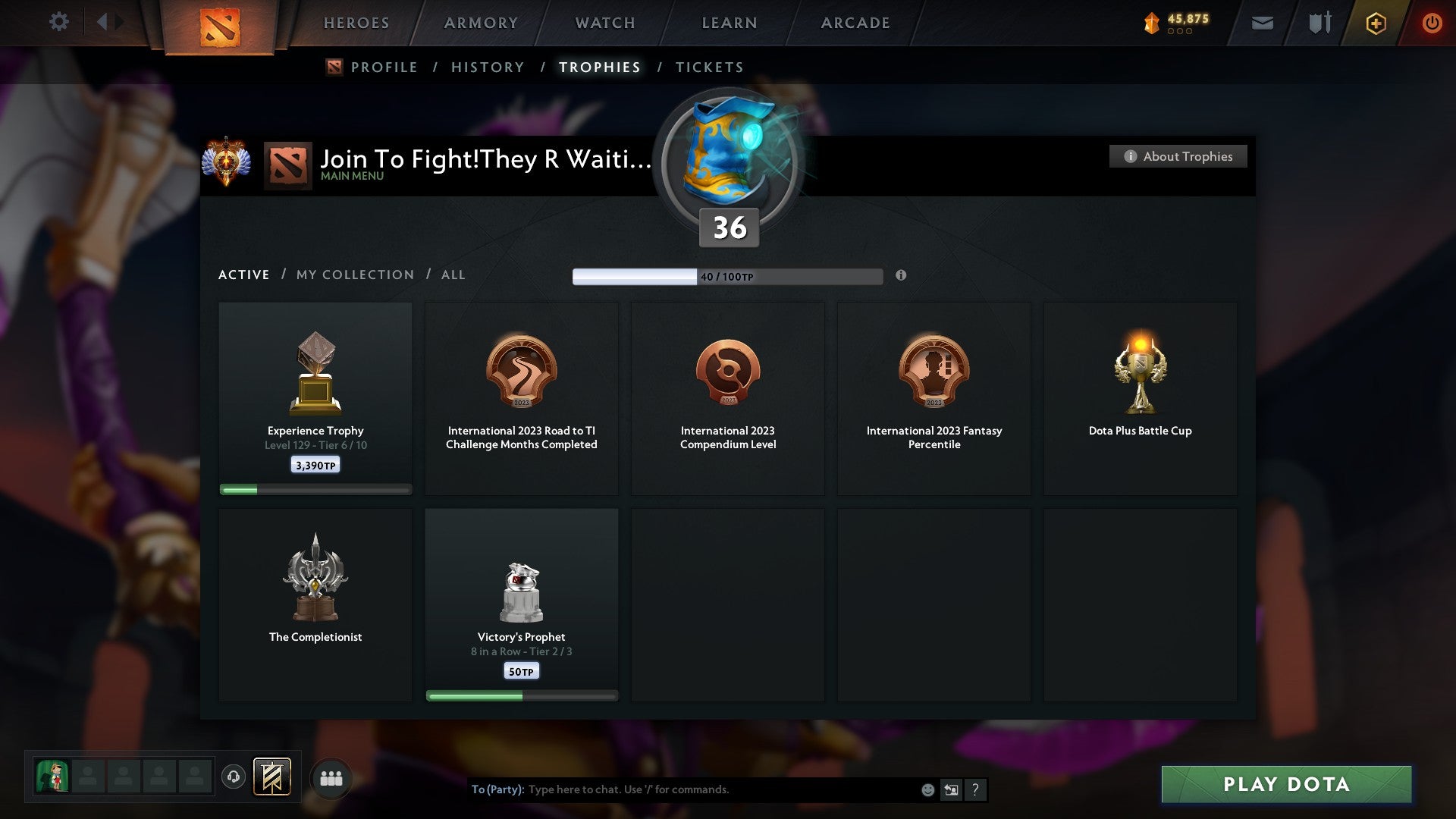The height and width of the screenshot is (819, 1456).
Task: Toggle the chat channel reply icon
Action: [951, 789]
